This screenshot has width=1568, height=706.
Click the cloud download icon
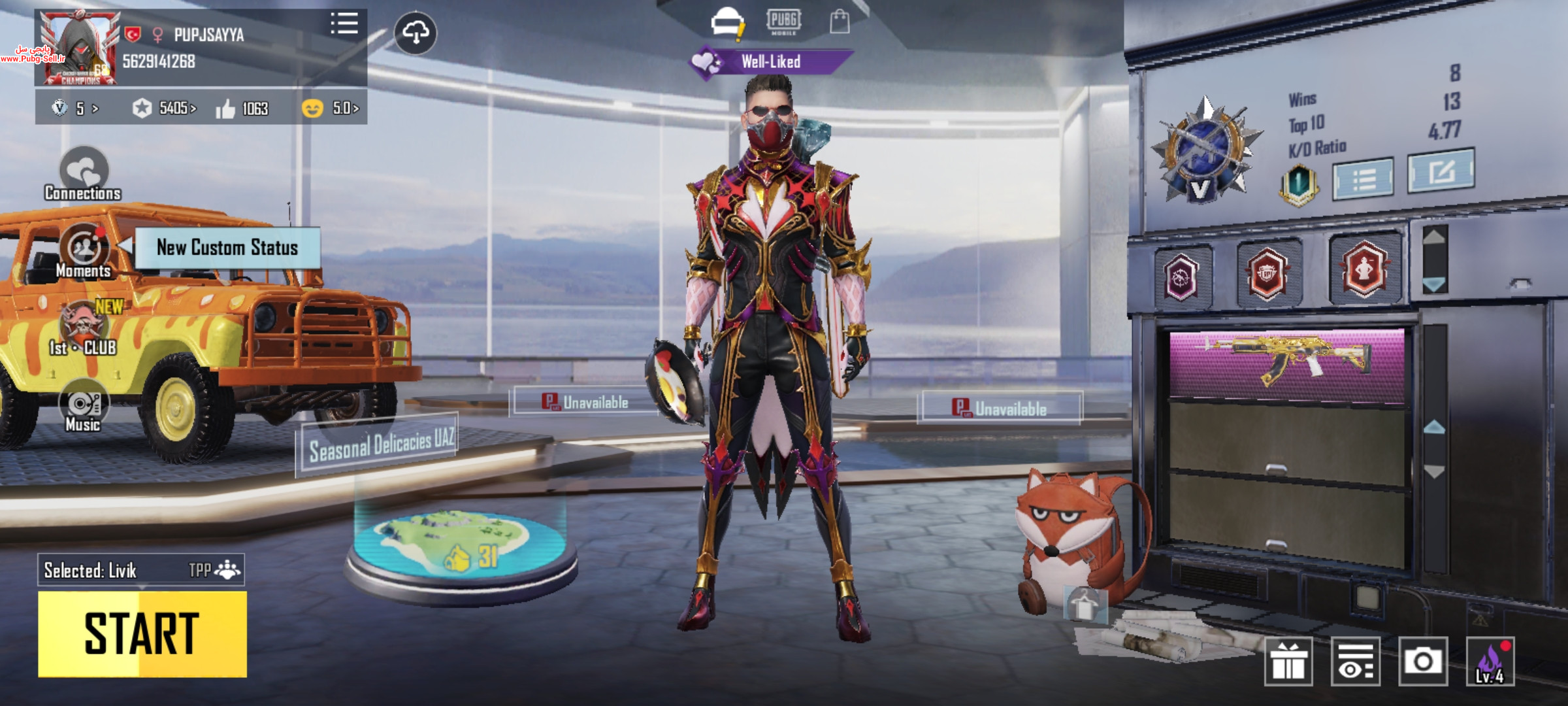[416, 33]
